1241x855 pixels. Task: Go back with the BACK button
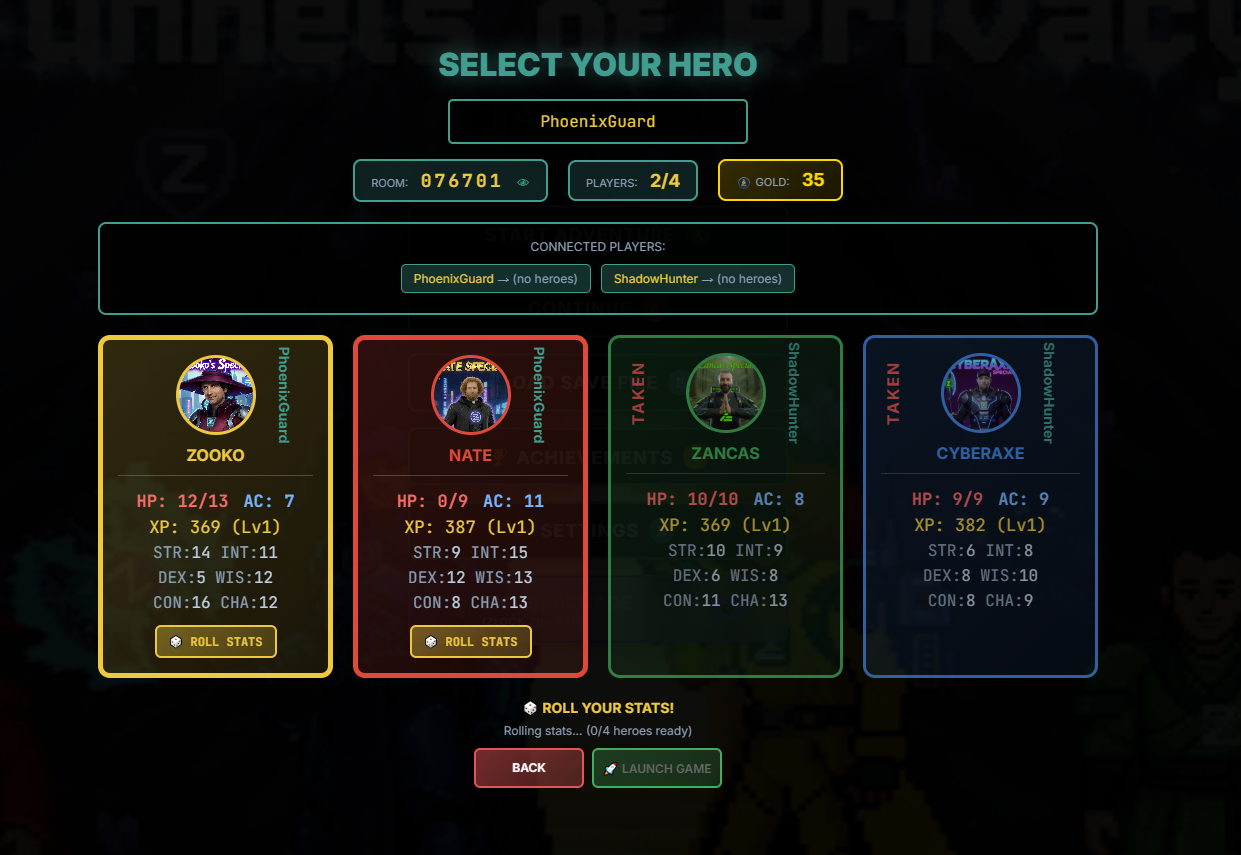528,768
